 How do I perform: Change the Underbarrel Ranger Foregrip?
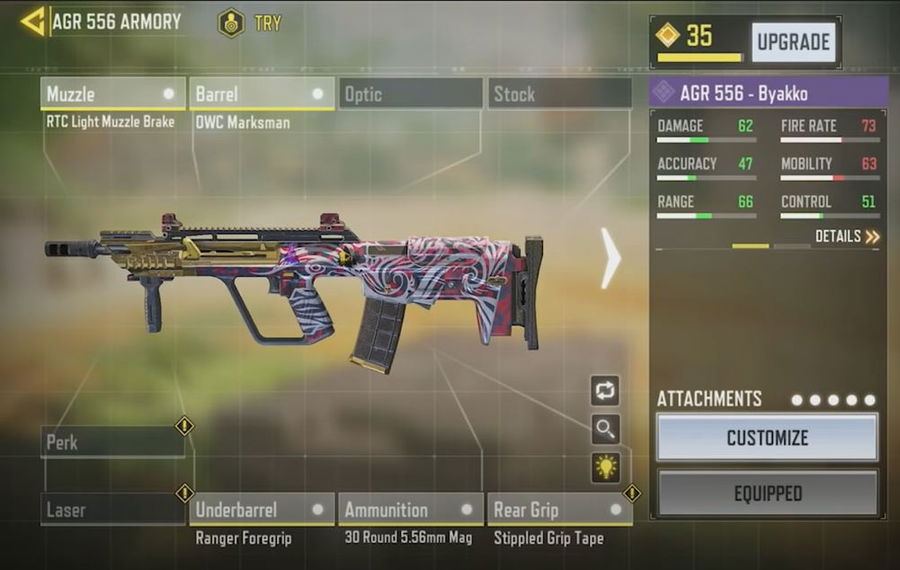pyautogui.click(x=261, y=510)
